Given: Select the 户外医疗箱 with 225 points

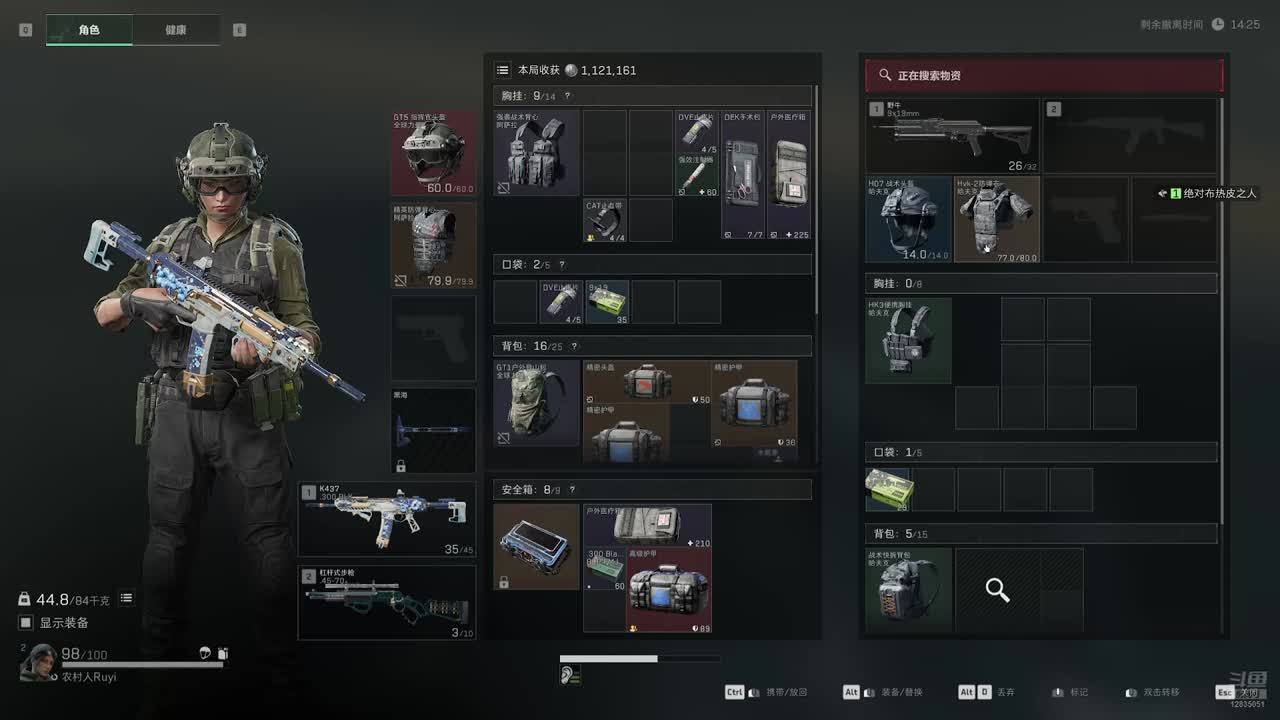Looking at the screenshot, I should tap(789, 174).
